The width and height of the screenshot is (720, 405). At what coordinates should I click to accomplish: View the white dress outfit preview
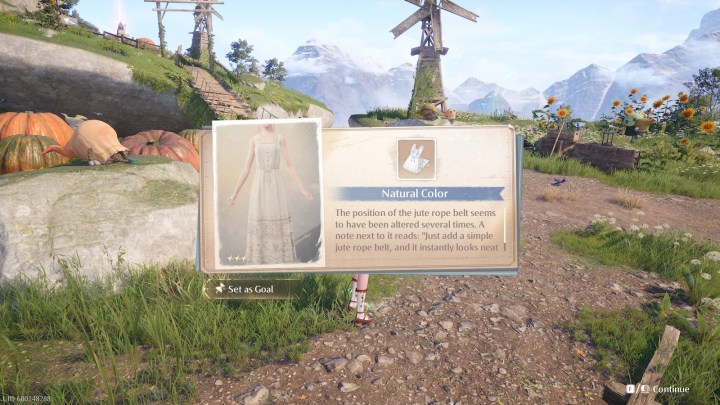point(268,194)
